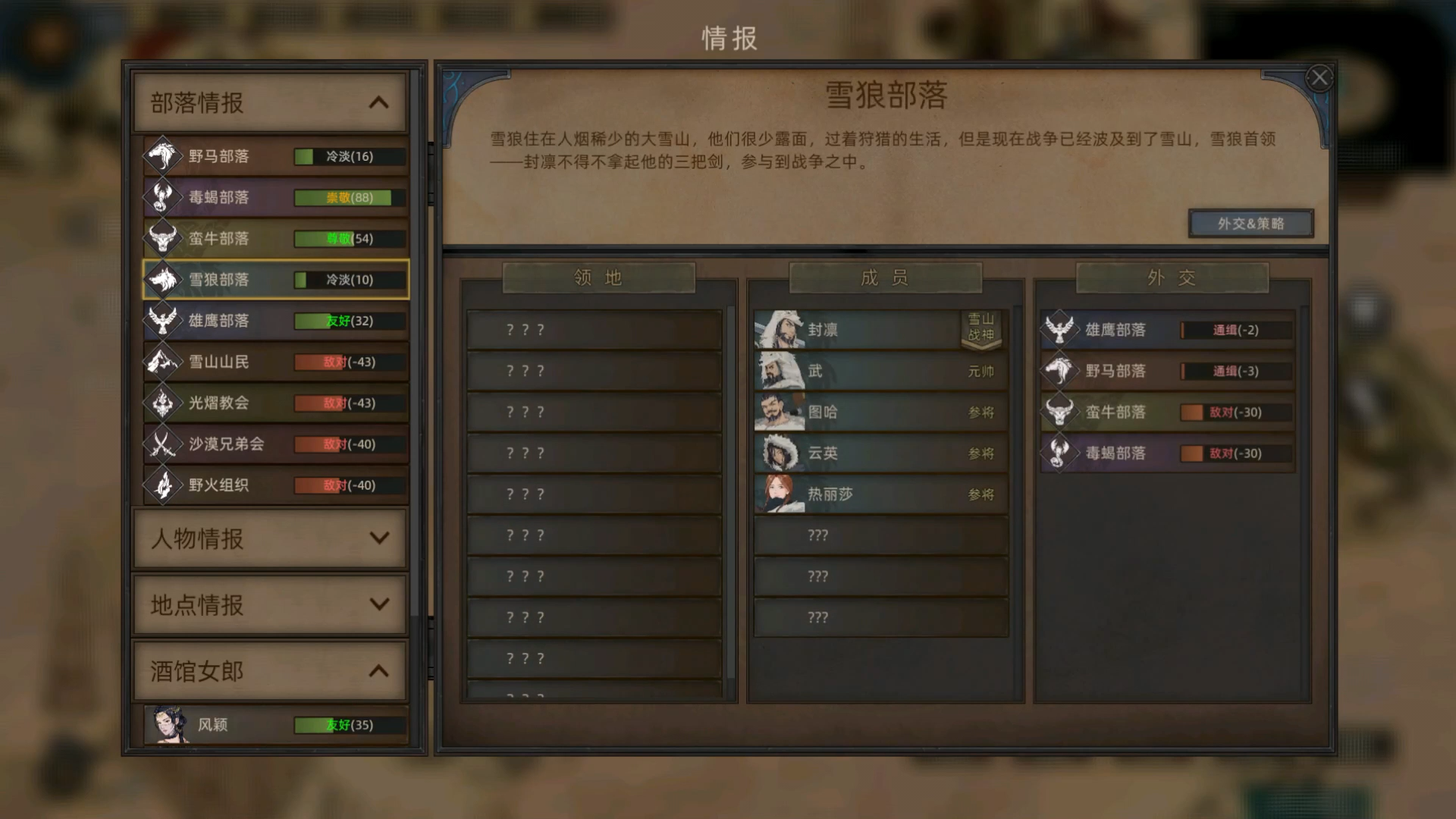Select the 雪山山民 faction entry
Image resolution: width=1456 pixels, height=819 pixels.
pyautogui.click(x=273, y=362)
